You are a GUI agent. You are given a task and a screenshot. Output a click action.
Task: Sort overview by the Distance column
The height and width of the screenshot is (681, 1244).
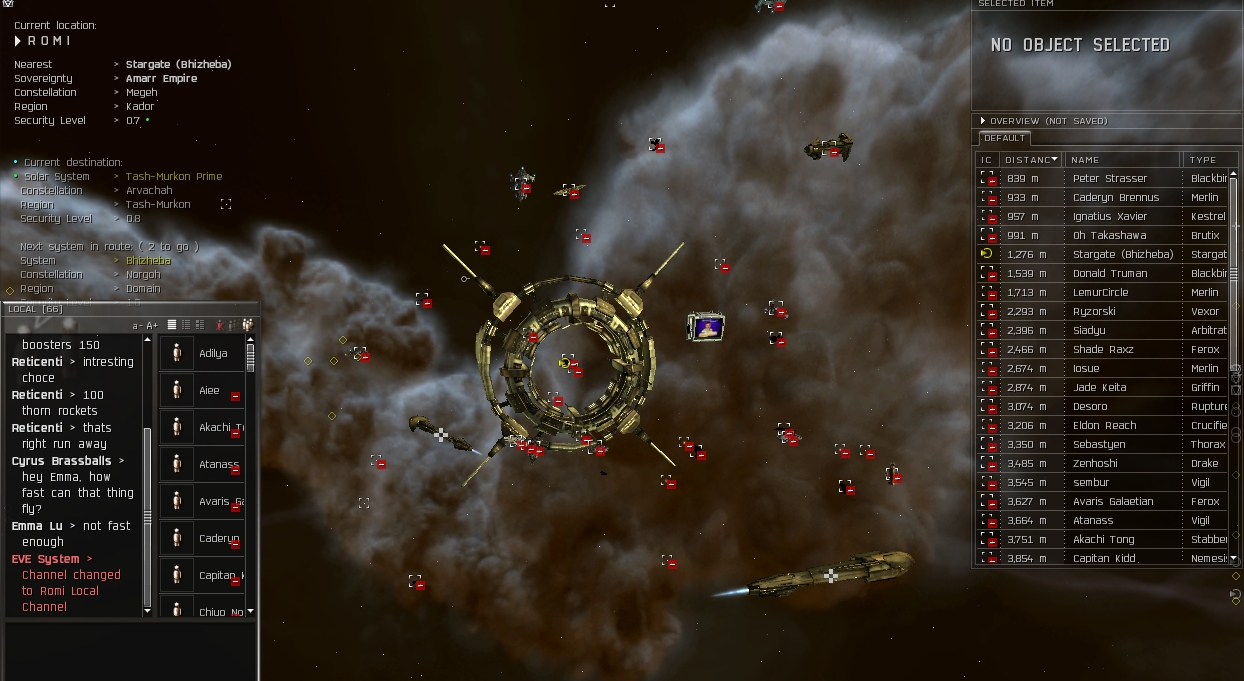point(1031,159)
